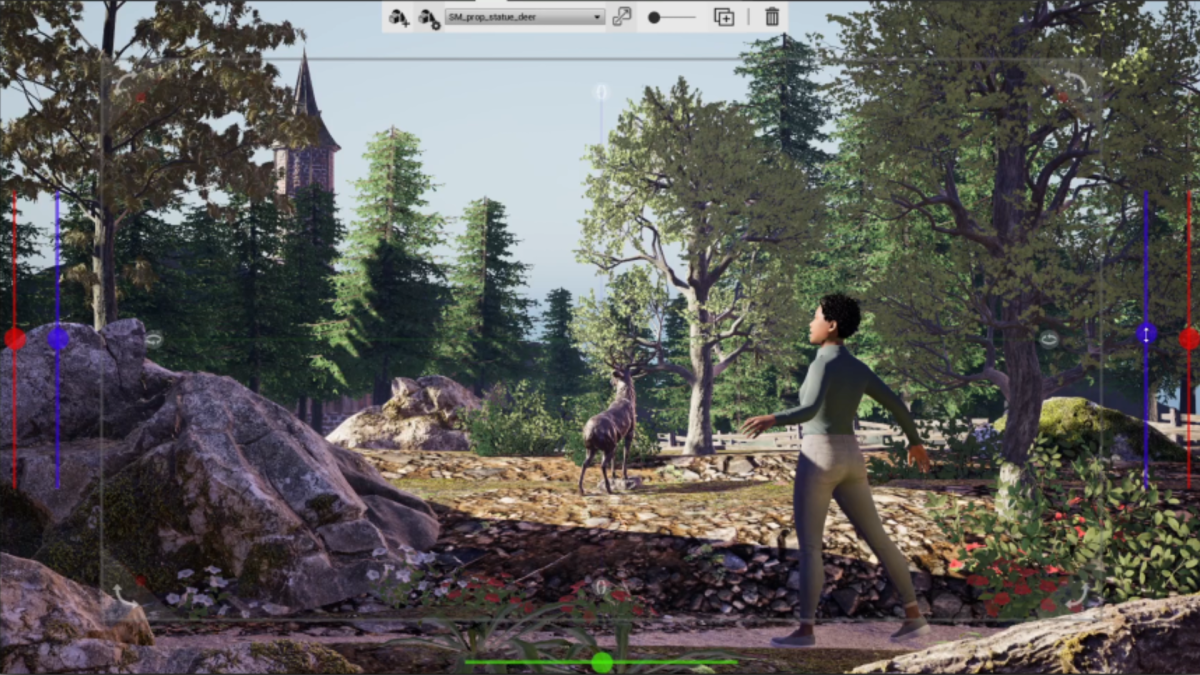Delete the selection with the trash icon
This screenshot has width=1200, height=675.
(x=772, y=17)
